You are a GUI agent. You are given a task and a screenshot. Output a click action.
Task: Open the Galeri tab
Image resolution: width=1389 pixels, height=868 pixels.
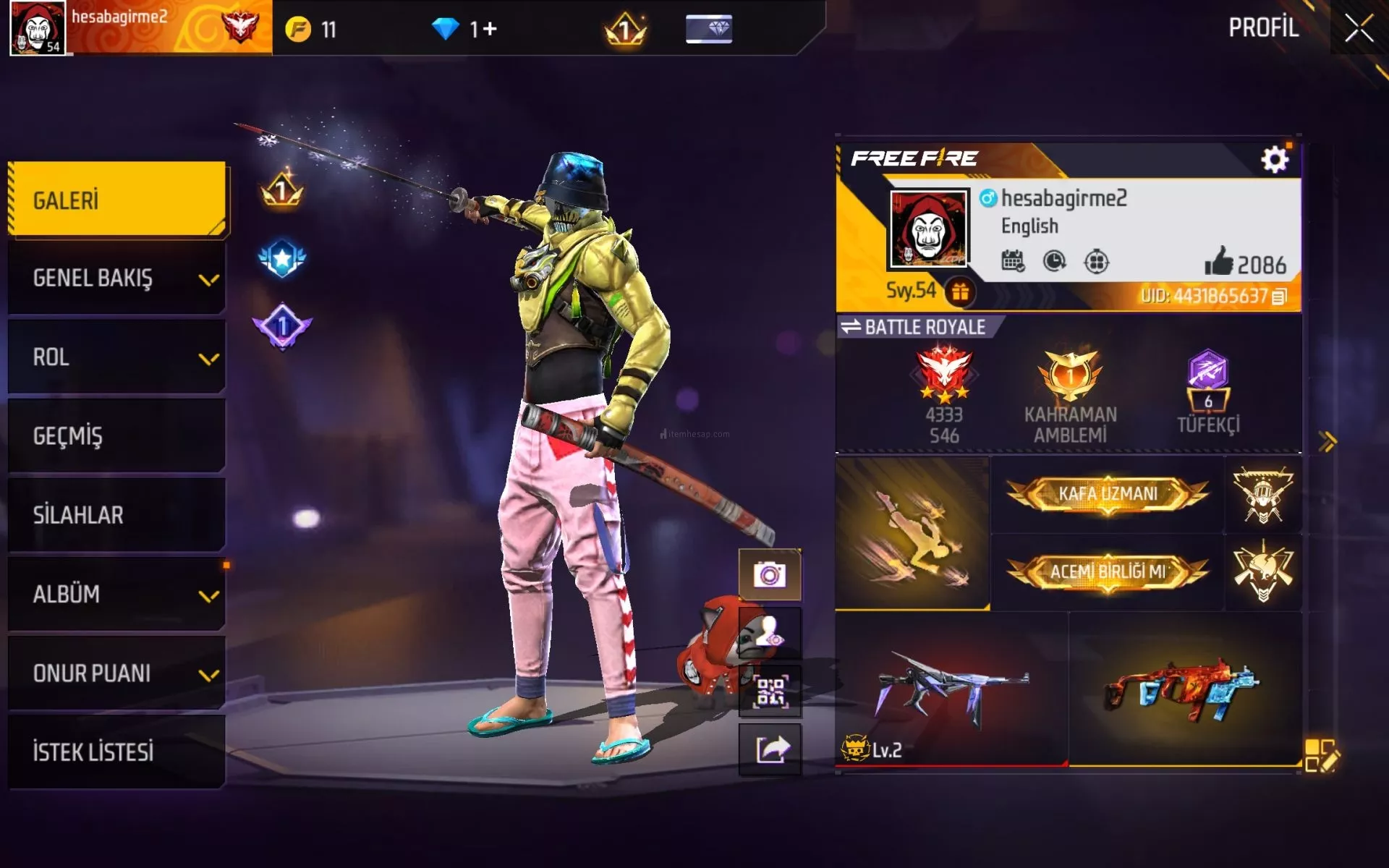(117, 200)
